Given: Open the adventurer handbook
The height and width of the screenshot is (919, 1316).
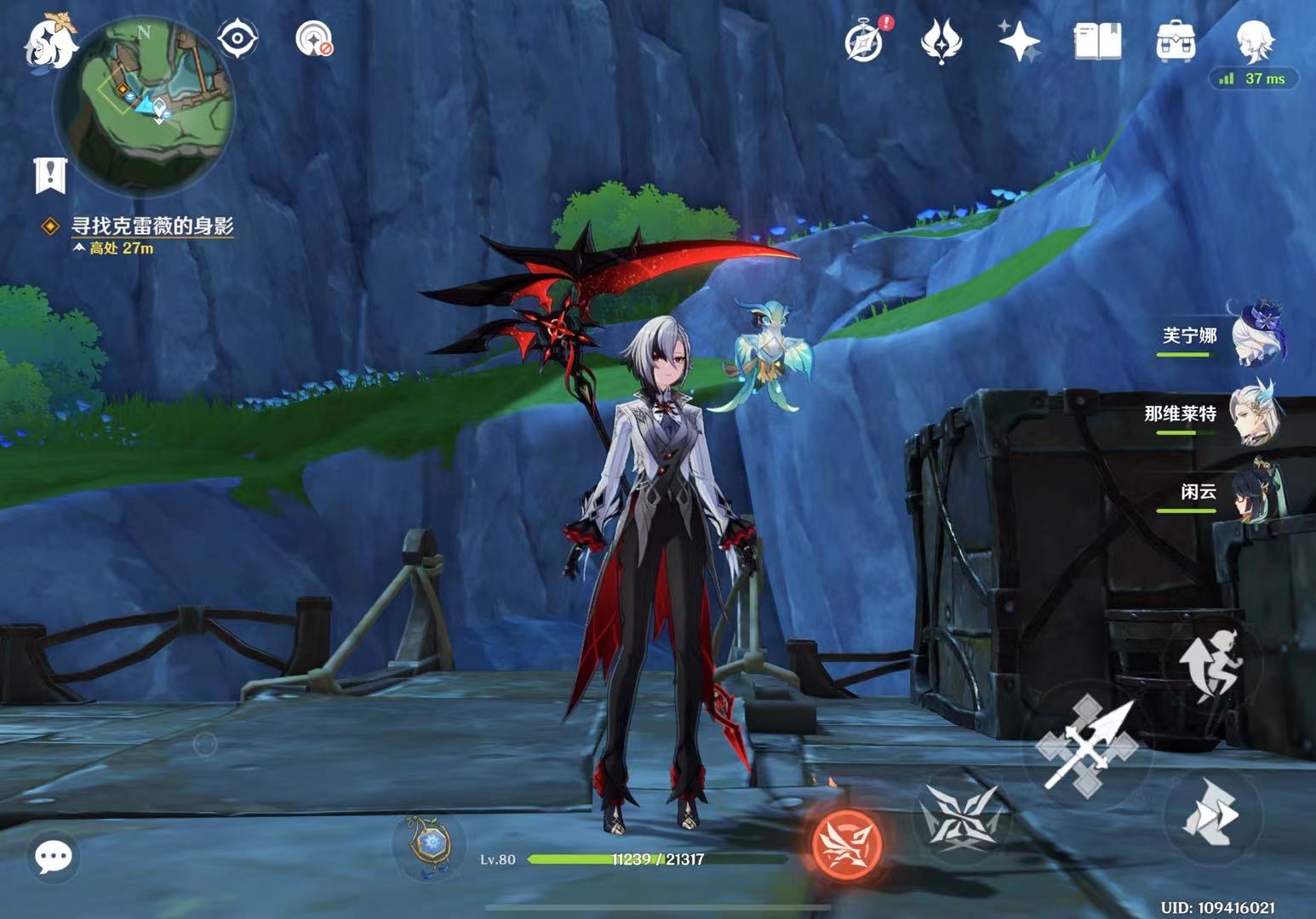Looking at the screenshot, I should pyautogui.click(x=1097, y=41).
